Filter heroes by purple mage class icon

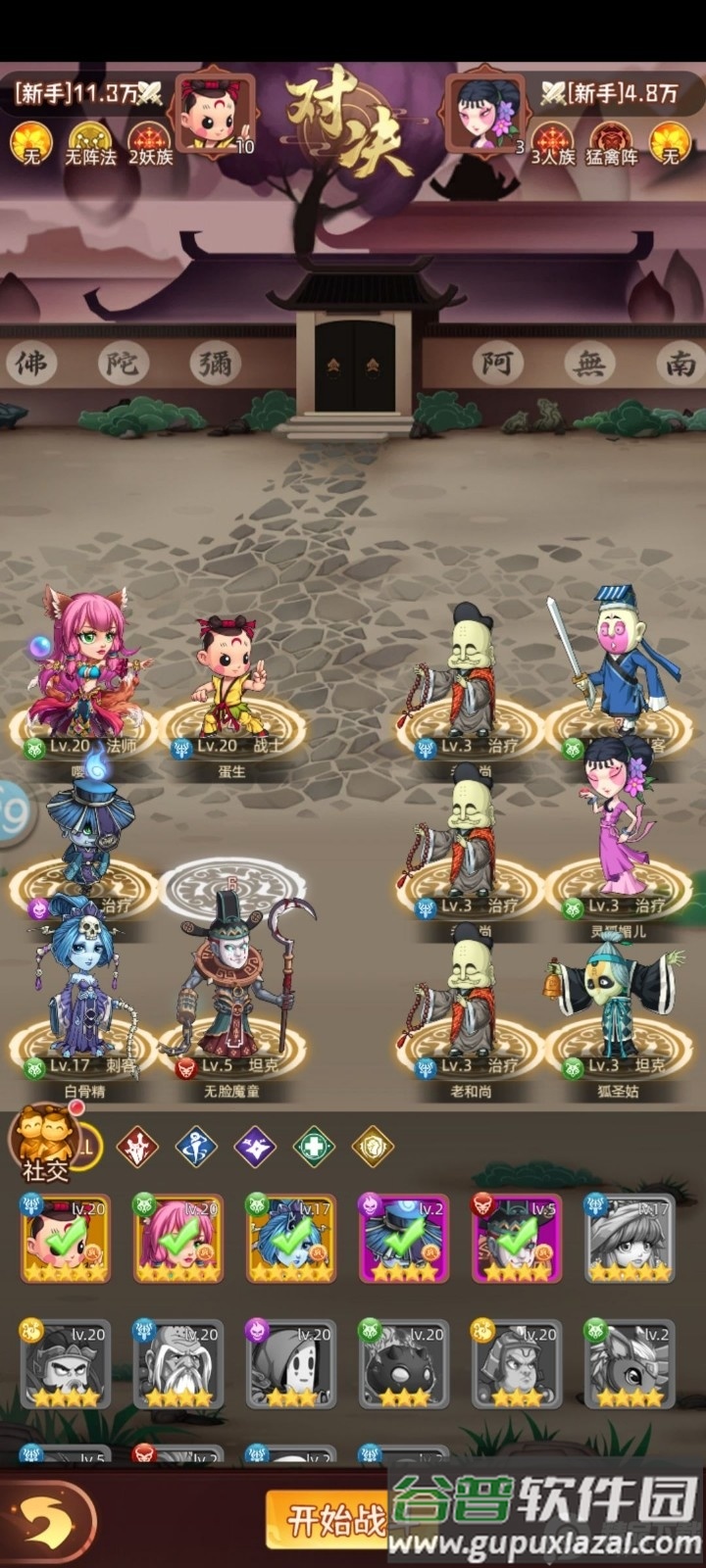tap(255, 1146)
